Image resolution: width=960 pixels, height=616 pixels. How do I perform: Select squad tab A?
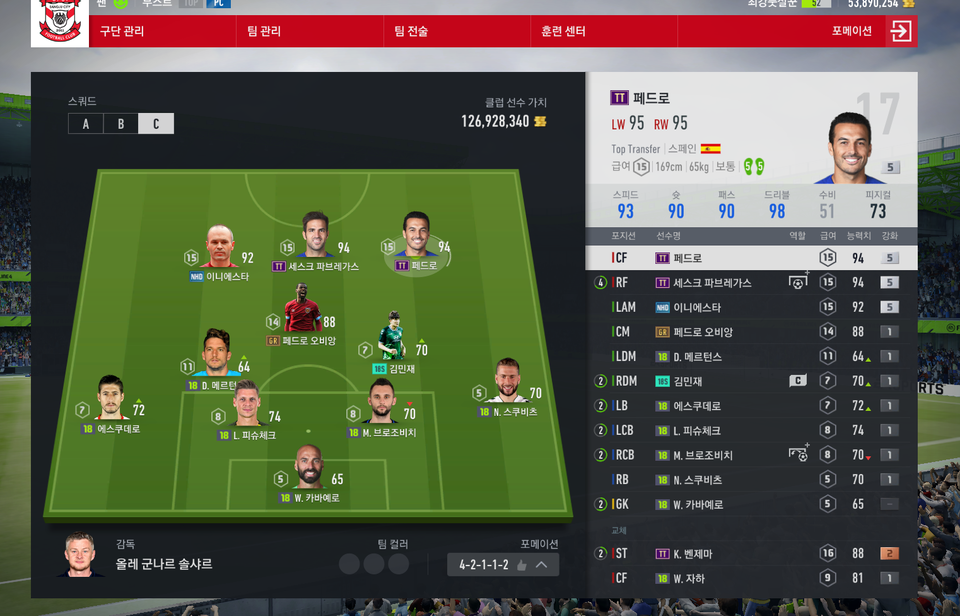86,124
